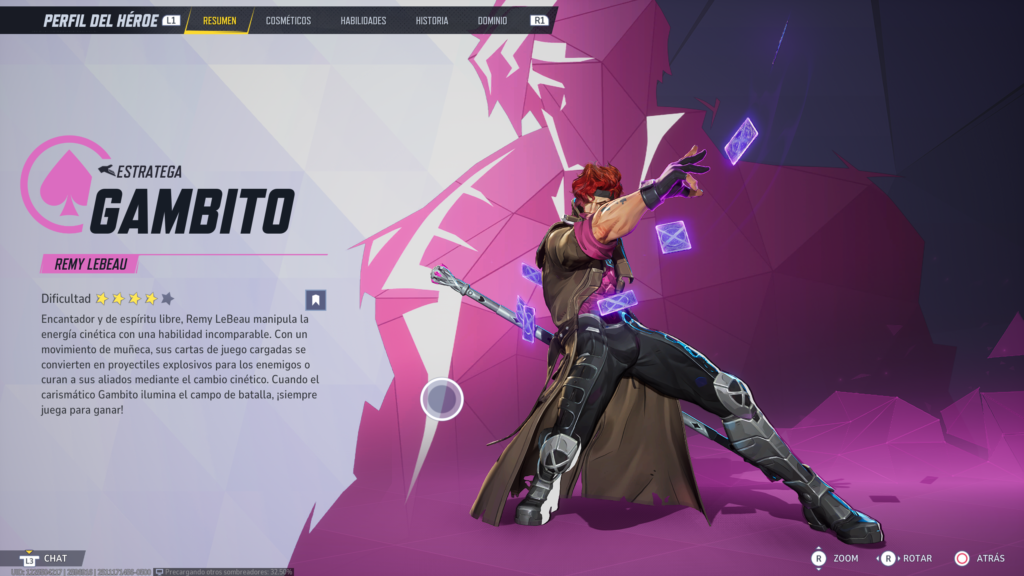The image size is (1024, 576).
Task: Click the bookmark icon beside difficulty stars
Action: (316, 299)
